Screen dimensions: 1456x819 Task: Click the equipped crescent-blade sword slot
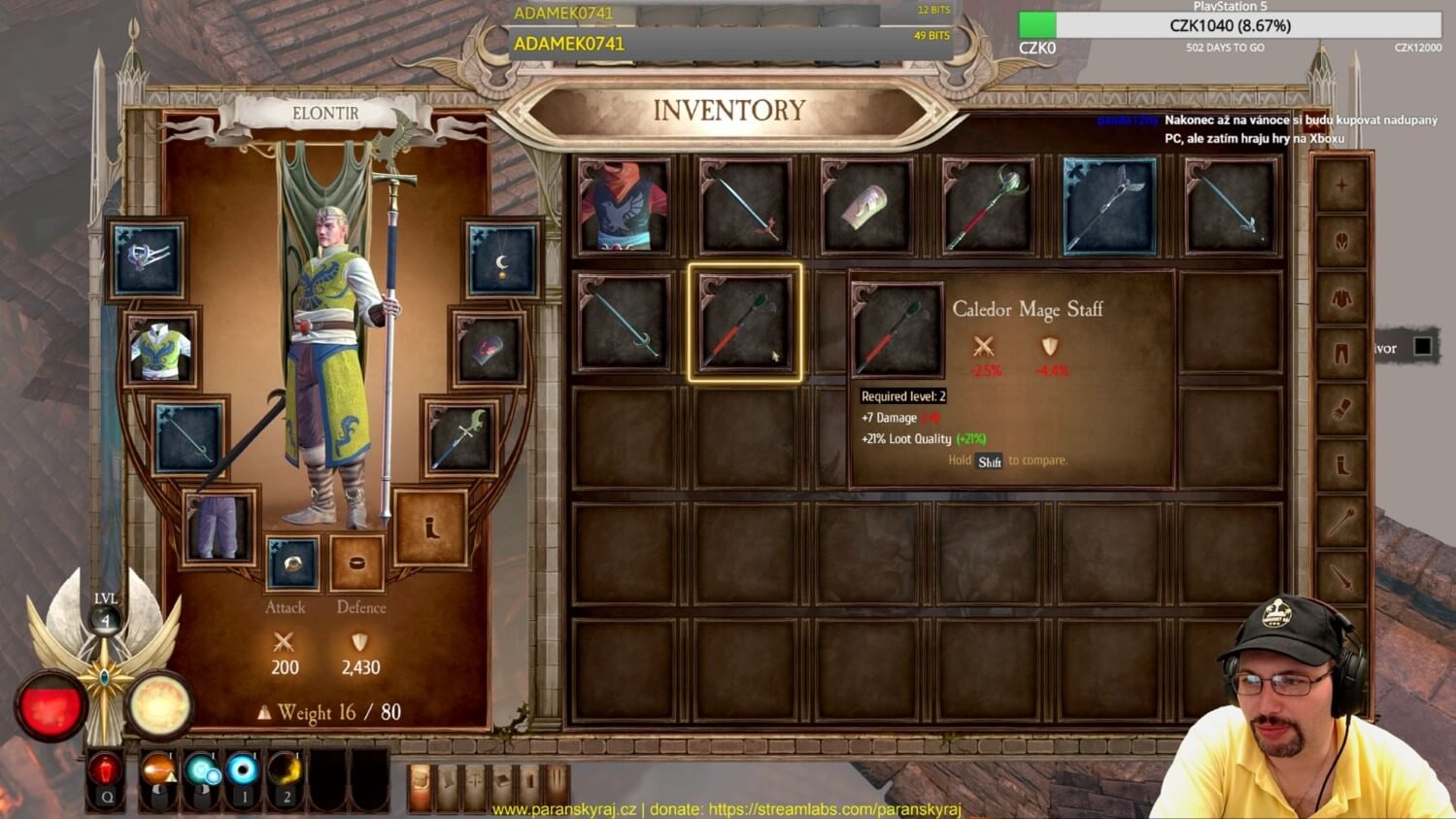tap(459, 438)
